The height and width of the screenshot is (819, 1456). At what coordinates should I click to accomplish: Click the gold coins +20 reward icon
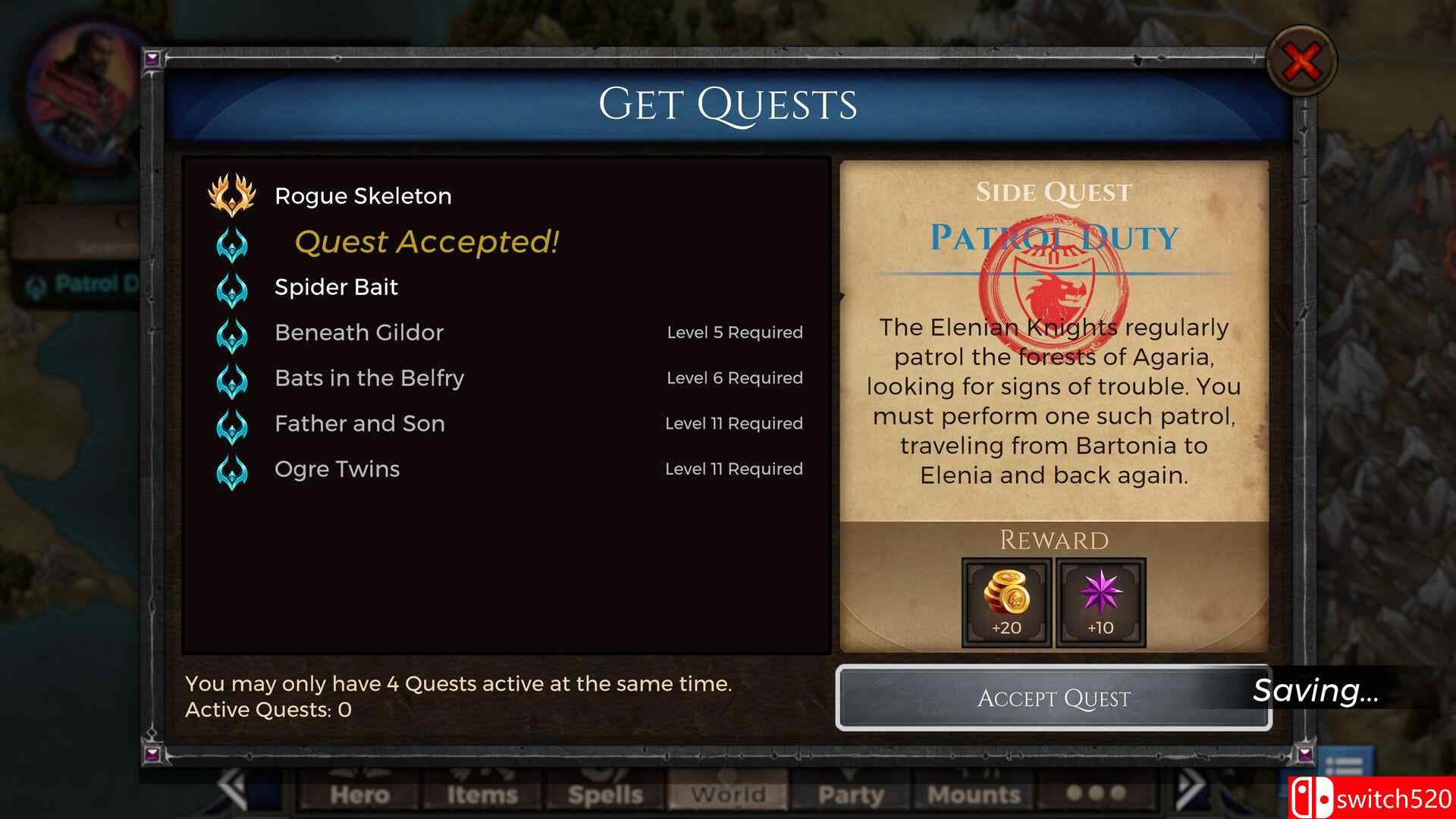point(1005,601)
